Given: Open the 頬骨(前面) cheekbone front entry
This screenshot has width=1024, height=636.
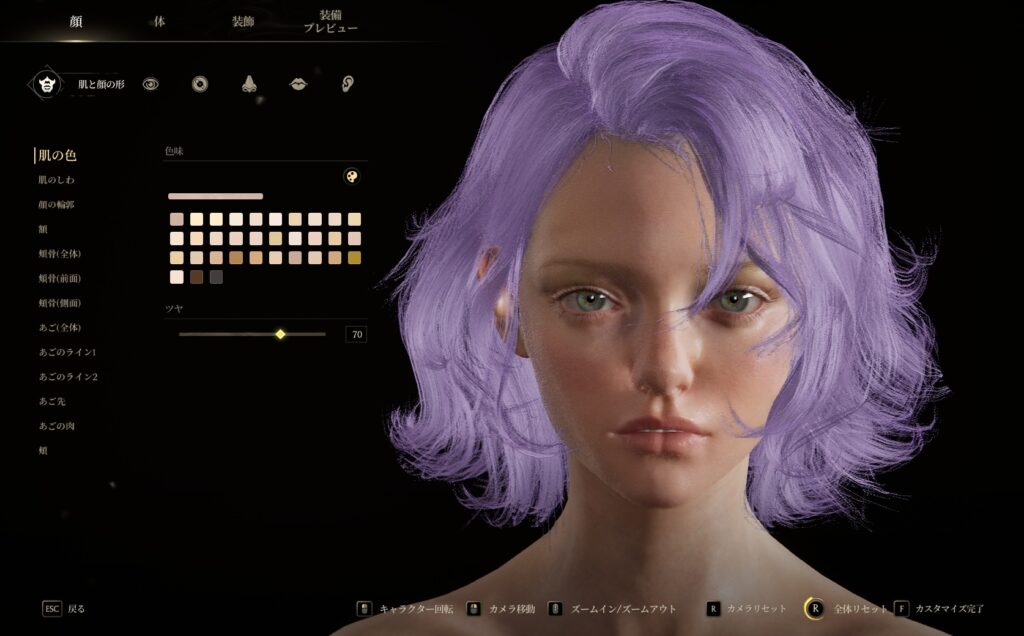Looking at the screenshot, I should click(59, 278).
